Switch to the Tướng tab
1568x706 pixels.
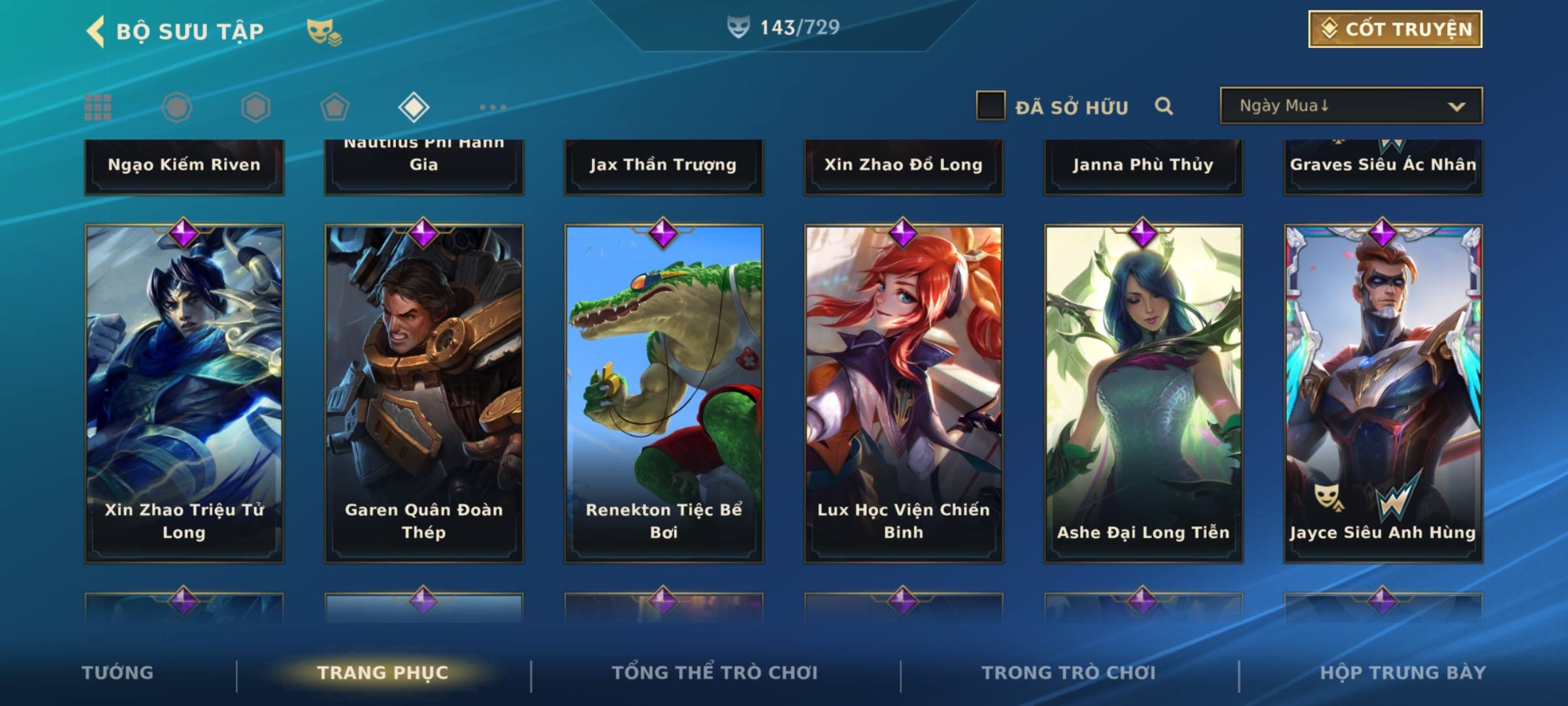(x=118, y=673)
